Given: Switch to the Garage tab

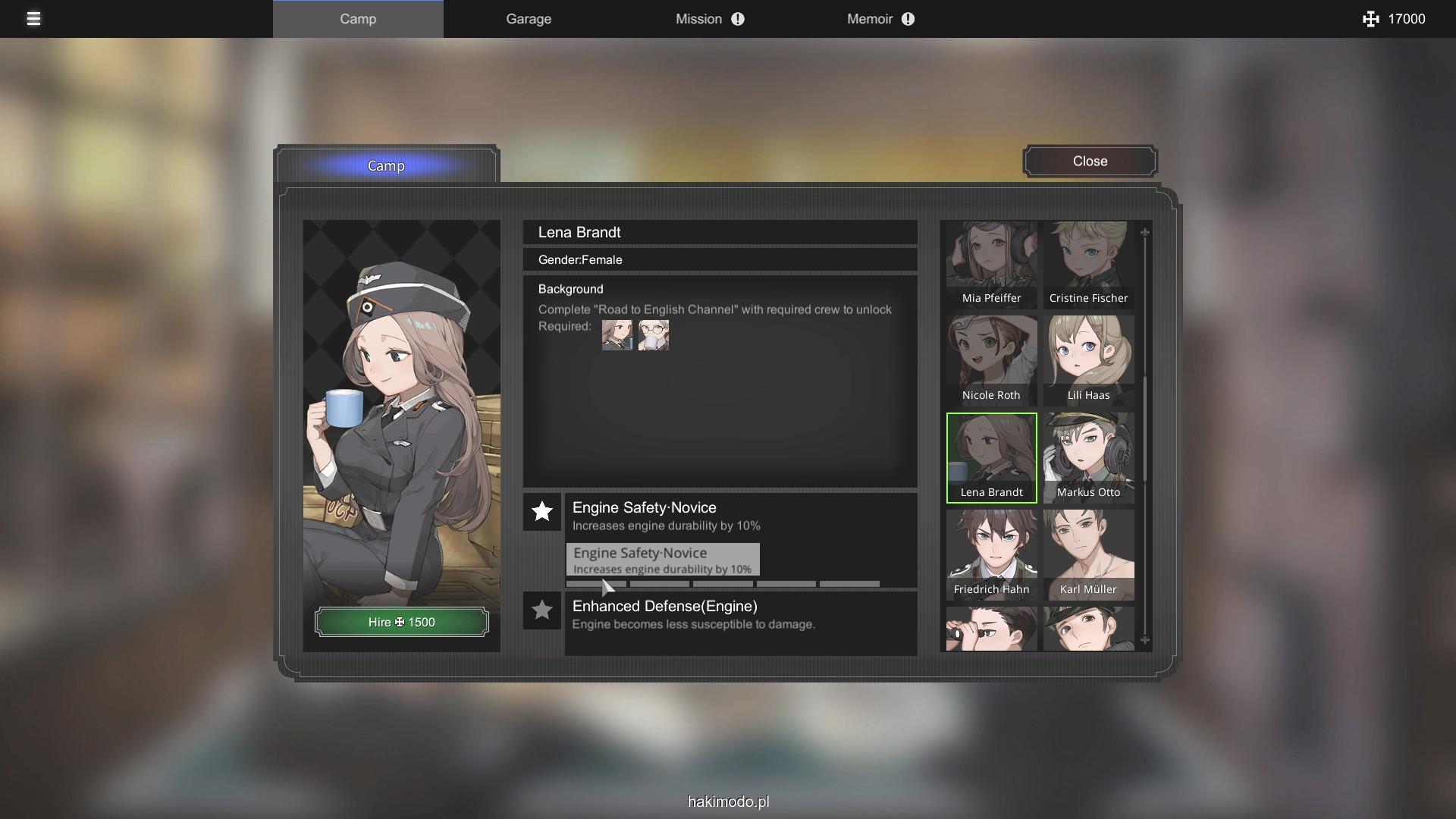Looking at the screenshot, I should pyautogui.click(x=529, y=19).
